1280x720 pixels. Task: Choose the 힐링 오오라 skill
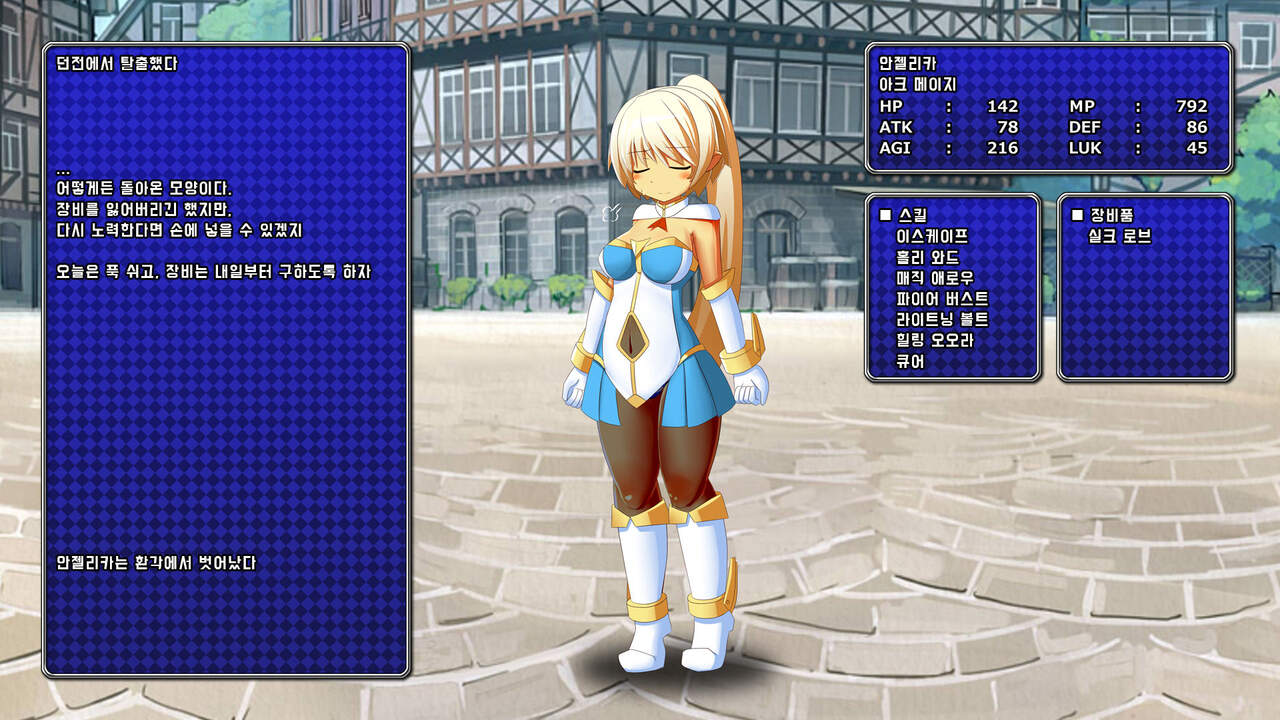click(935, 341)
